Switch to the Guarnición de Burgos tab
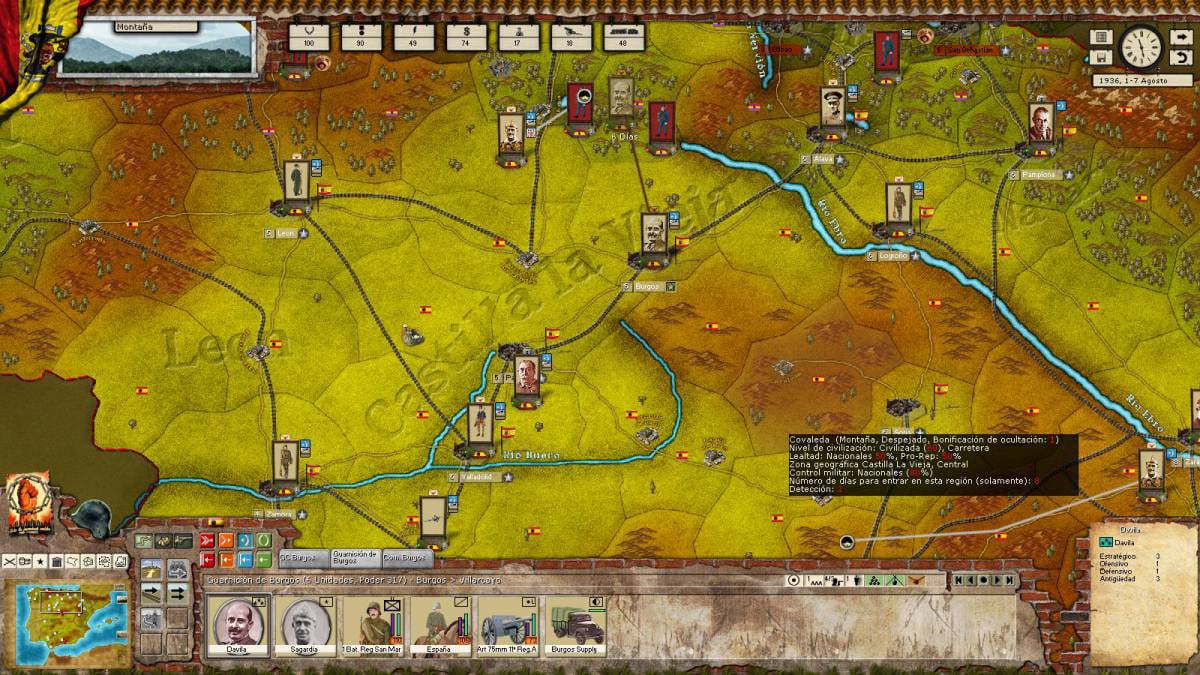 354,557
